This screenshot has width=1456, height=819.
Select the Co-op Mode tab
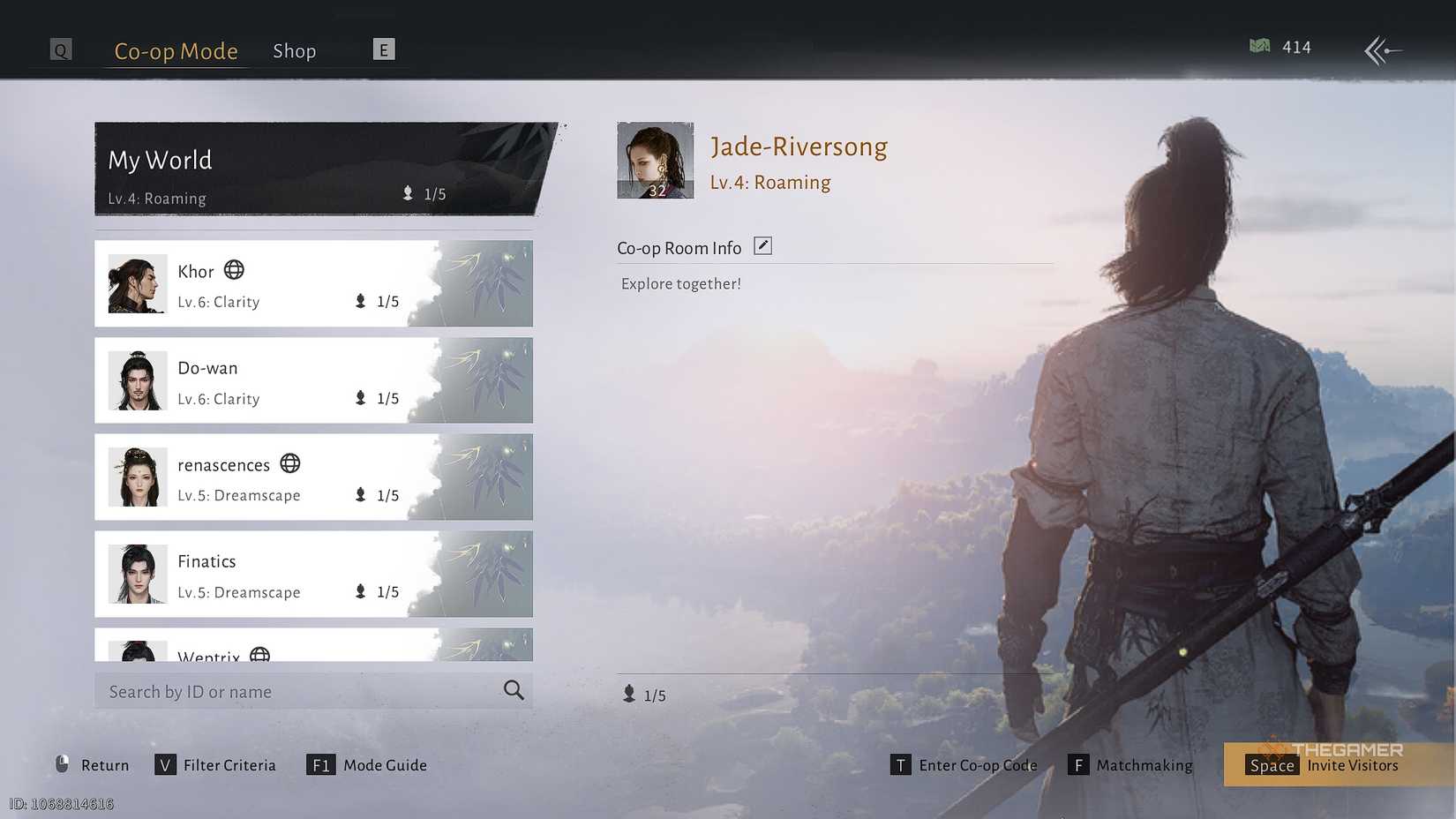[176, 51]
